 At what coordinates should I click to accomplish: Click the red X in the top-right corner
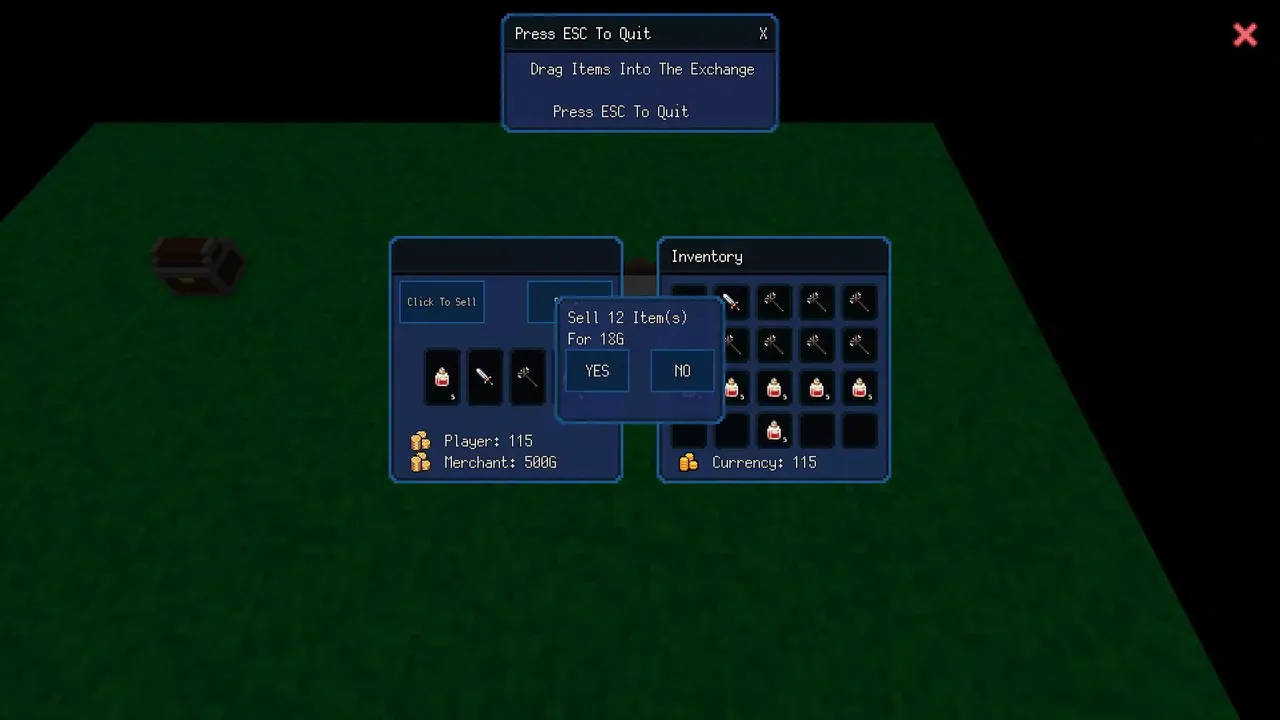click(1245, 35)
